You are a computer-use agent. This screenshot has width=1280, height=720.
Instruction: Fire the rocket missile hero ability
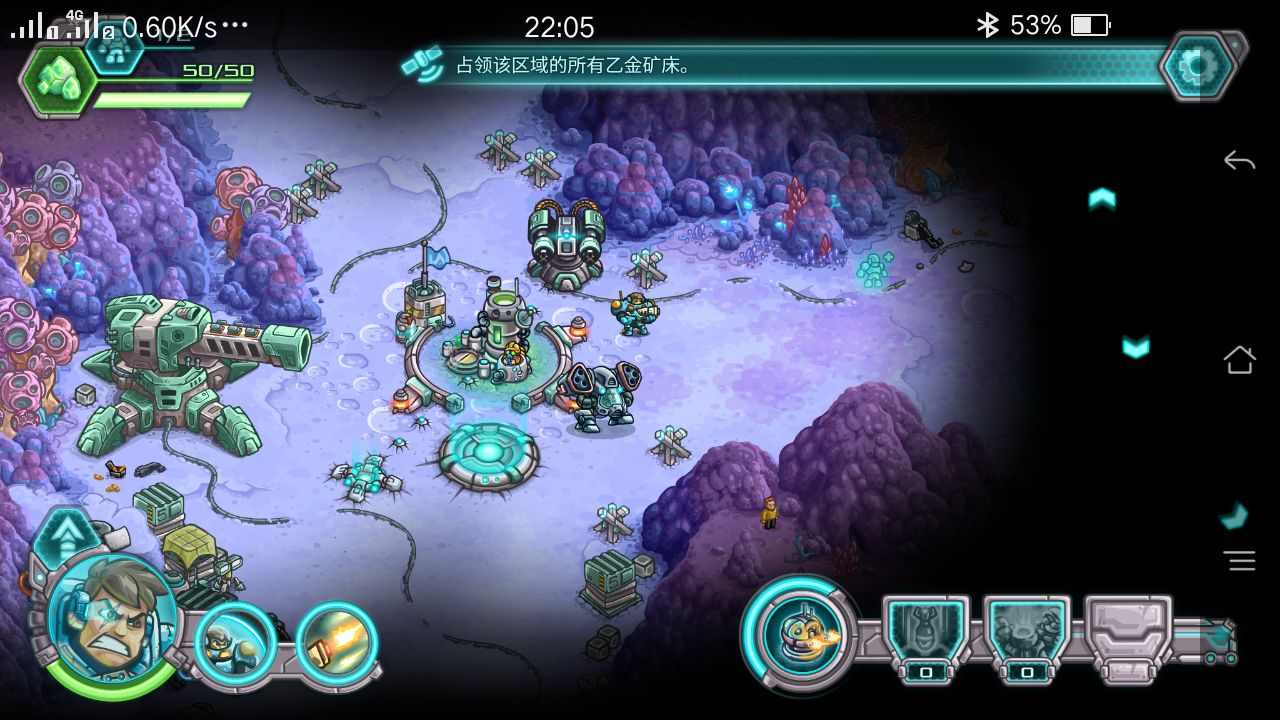[337, 641]
